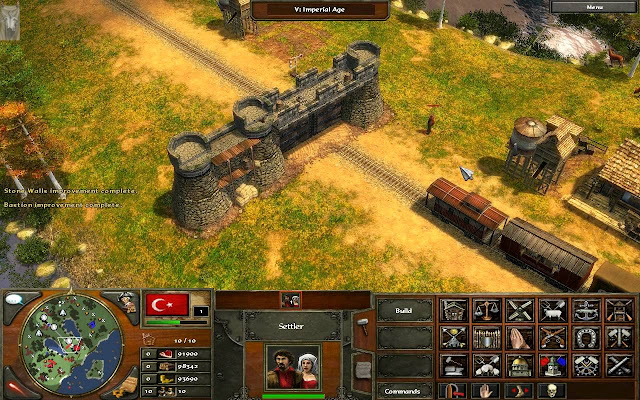Build a house with the cabin icon

pos(454,311)
